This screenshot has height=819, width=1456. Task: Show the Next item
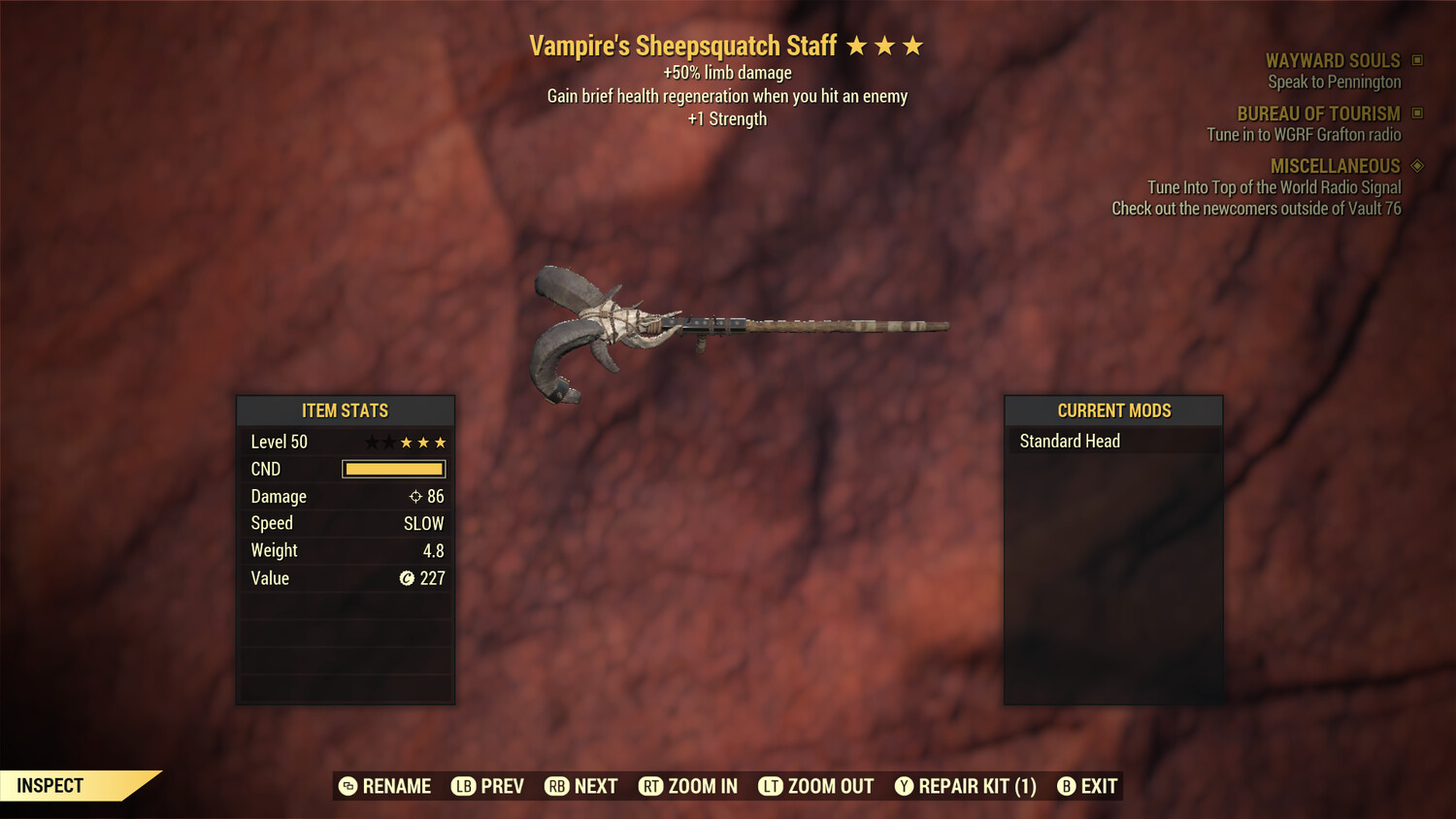tap(581, 786)
